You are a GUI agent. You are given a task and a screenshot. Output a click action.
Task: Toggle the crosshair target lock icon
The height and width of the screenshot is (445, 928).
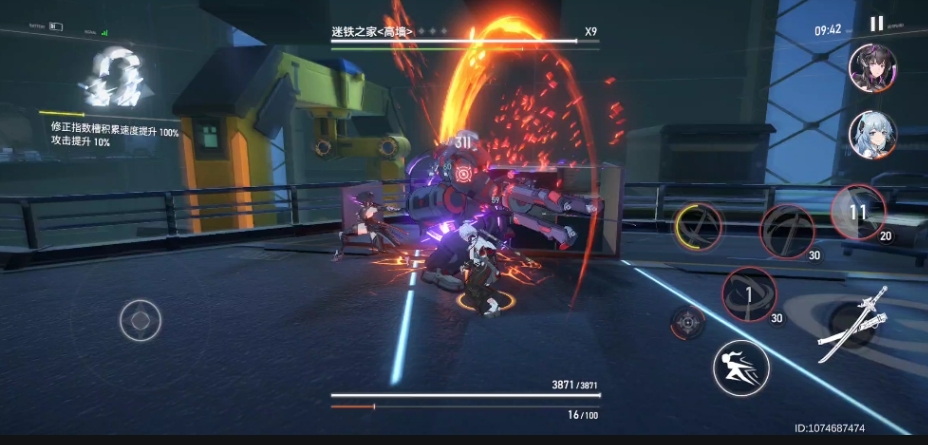click(687, 322)
